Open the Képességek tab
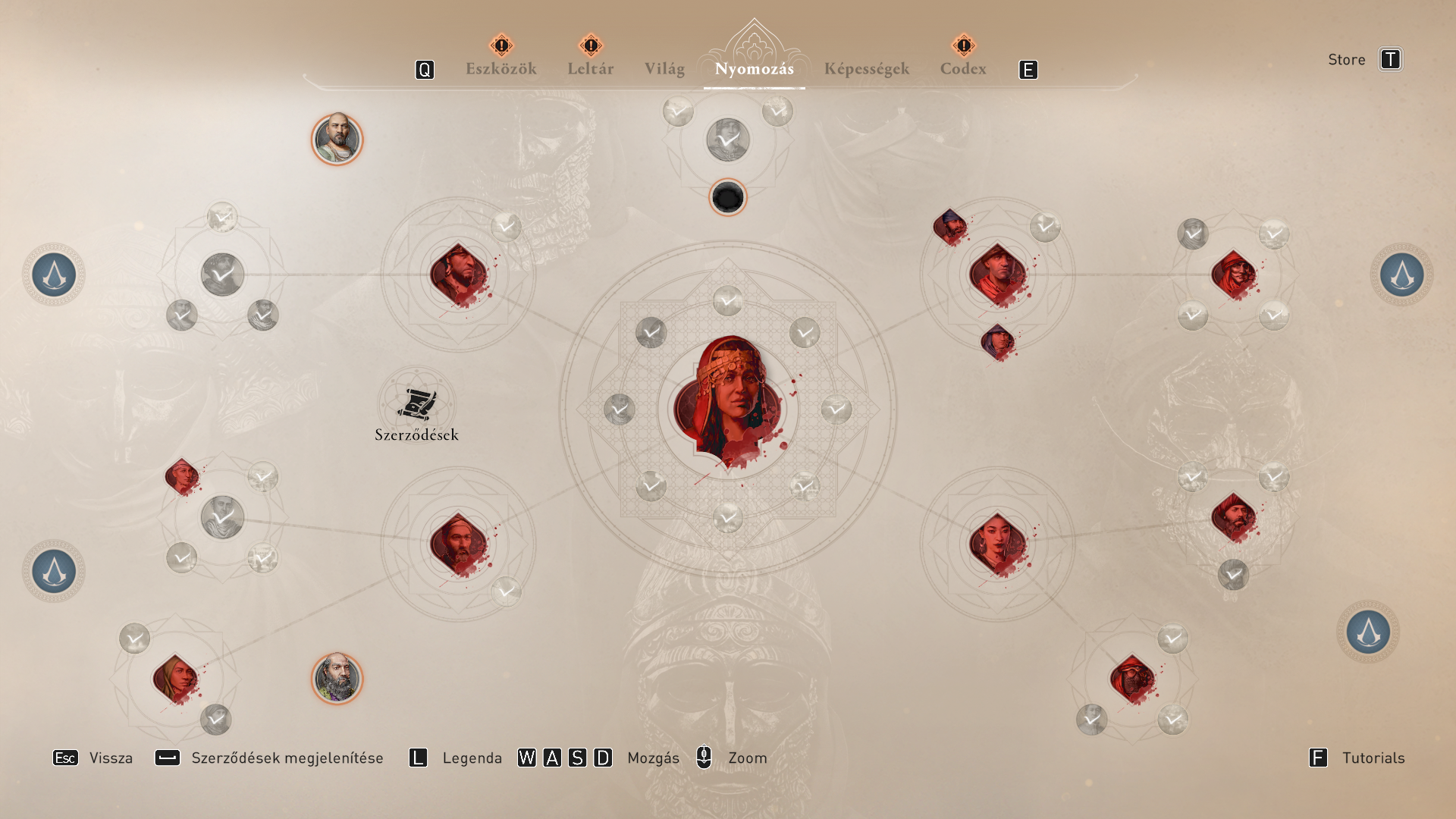1456x819 pixels. click(866, 68)
